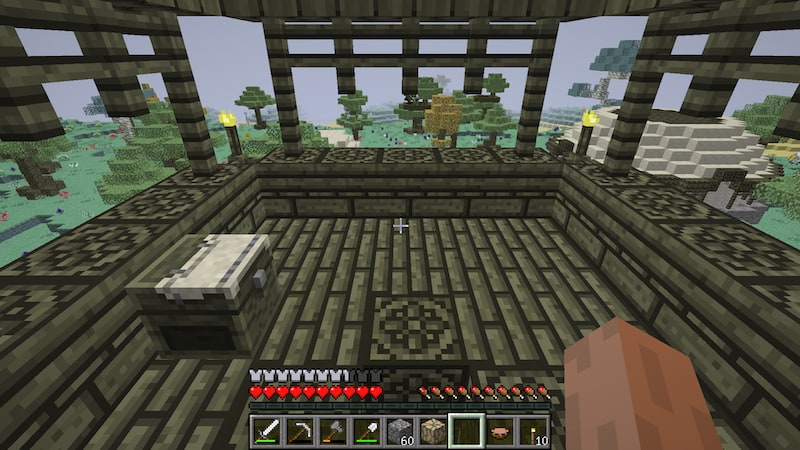Screen dimensions: 800x450
Task: Select the pink raw meat slot
Action: 499,431
